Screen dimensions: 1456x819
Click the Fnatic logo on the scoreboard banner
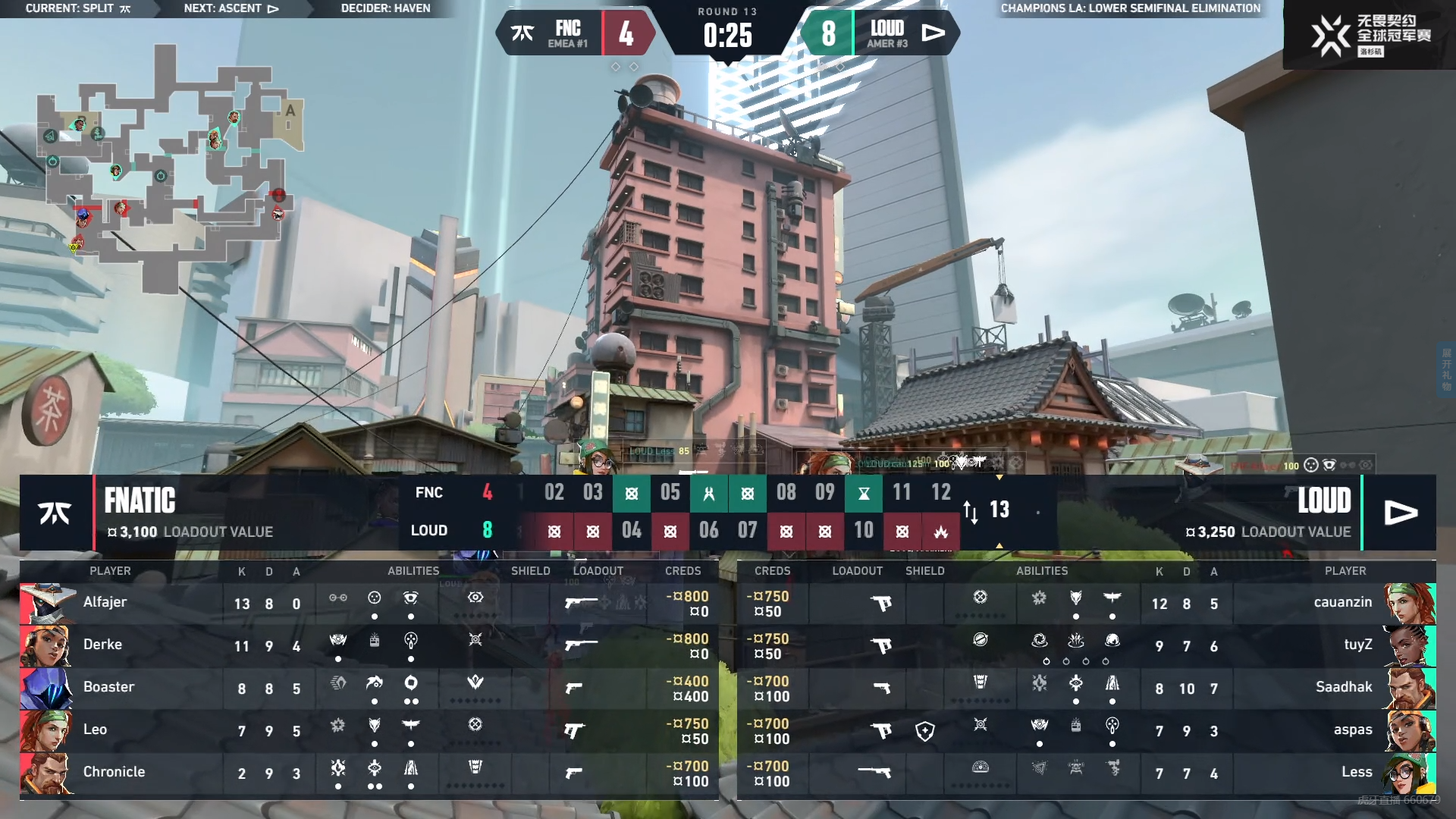pos(55,513)
